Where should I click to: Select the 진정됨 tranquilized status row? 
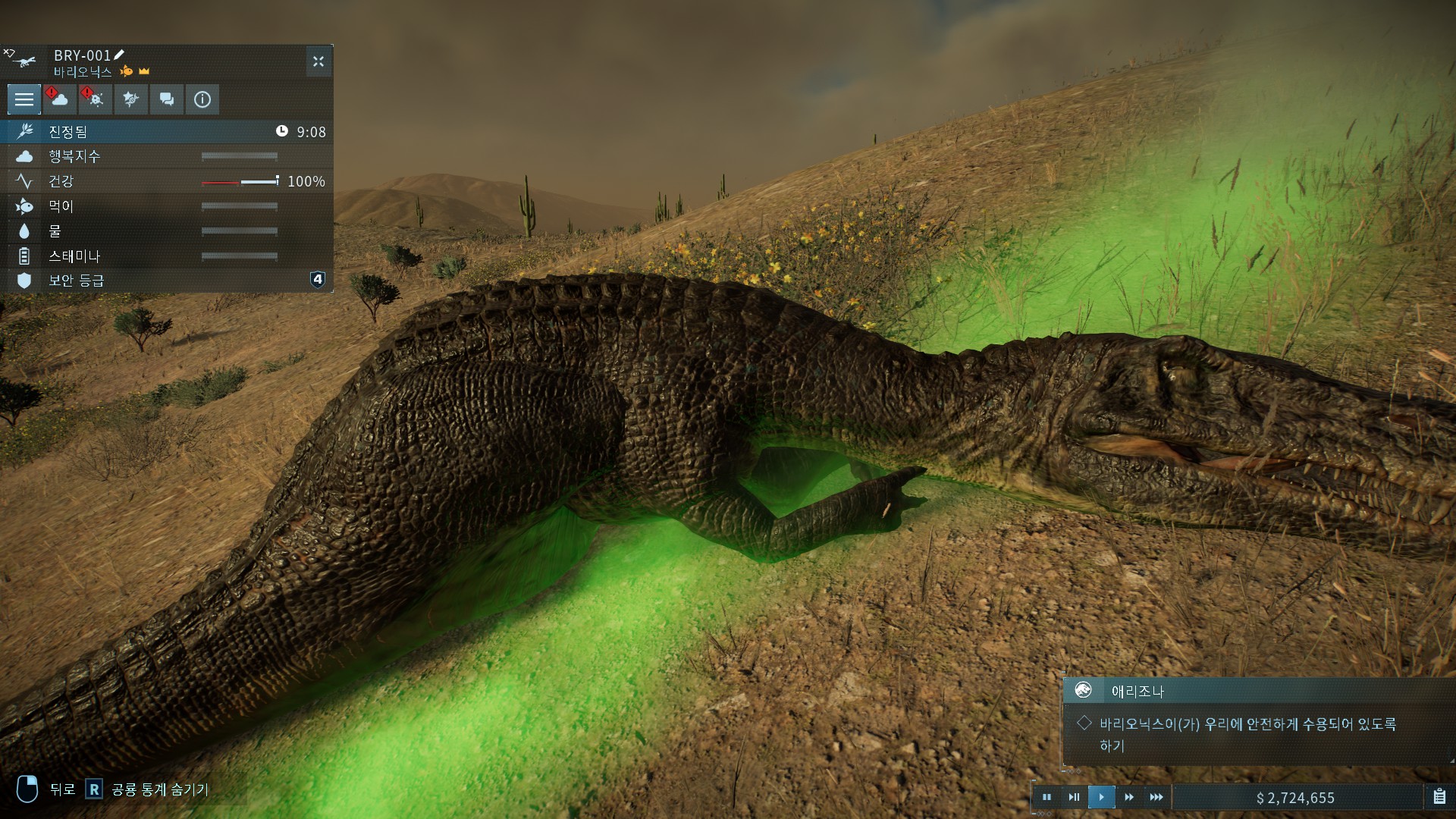tap(167, 131)
